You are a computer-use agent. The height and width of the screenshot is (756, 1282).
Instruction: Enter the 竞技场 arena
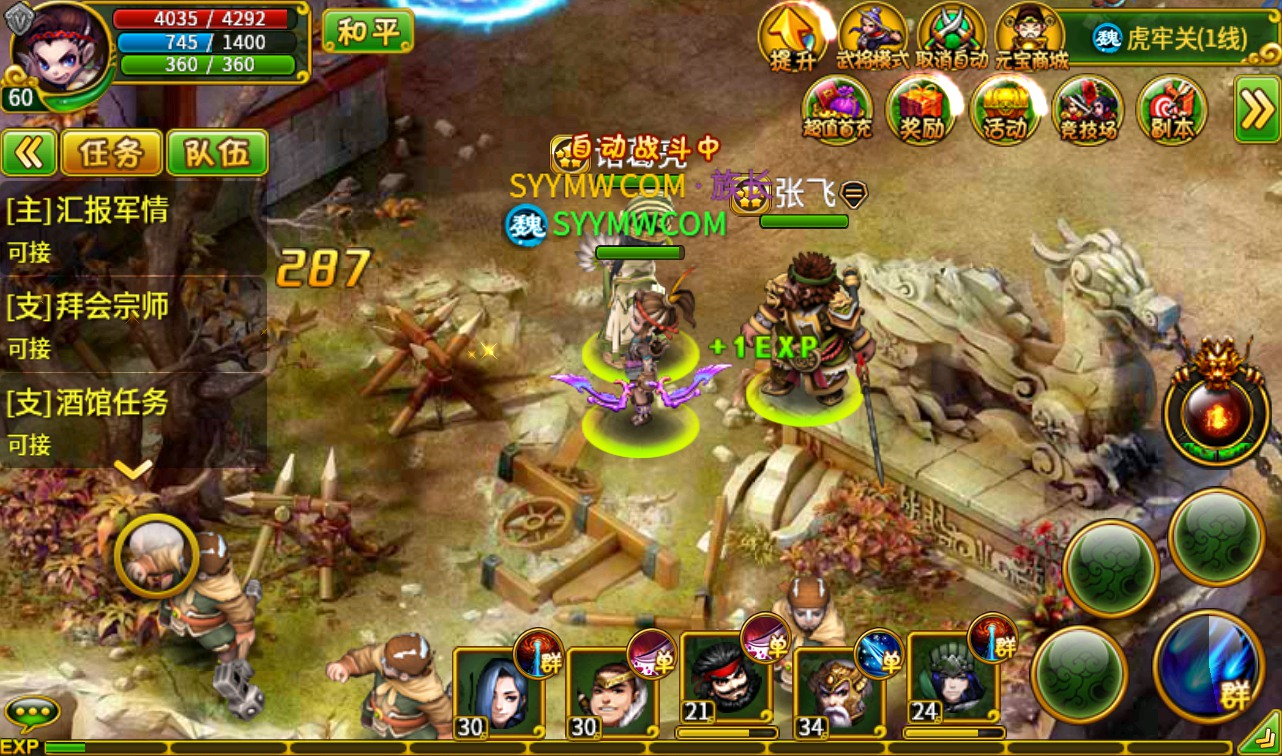1087,109
